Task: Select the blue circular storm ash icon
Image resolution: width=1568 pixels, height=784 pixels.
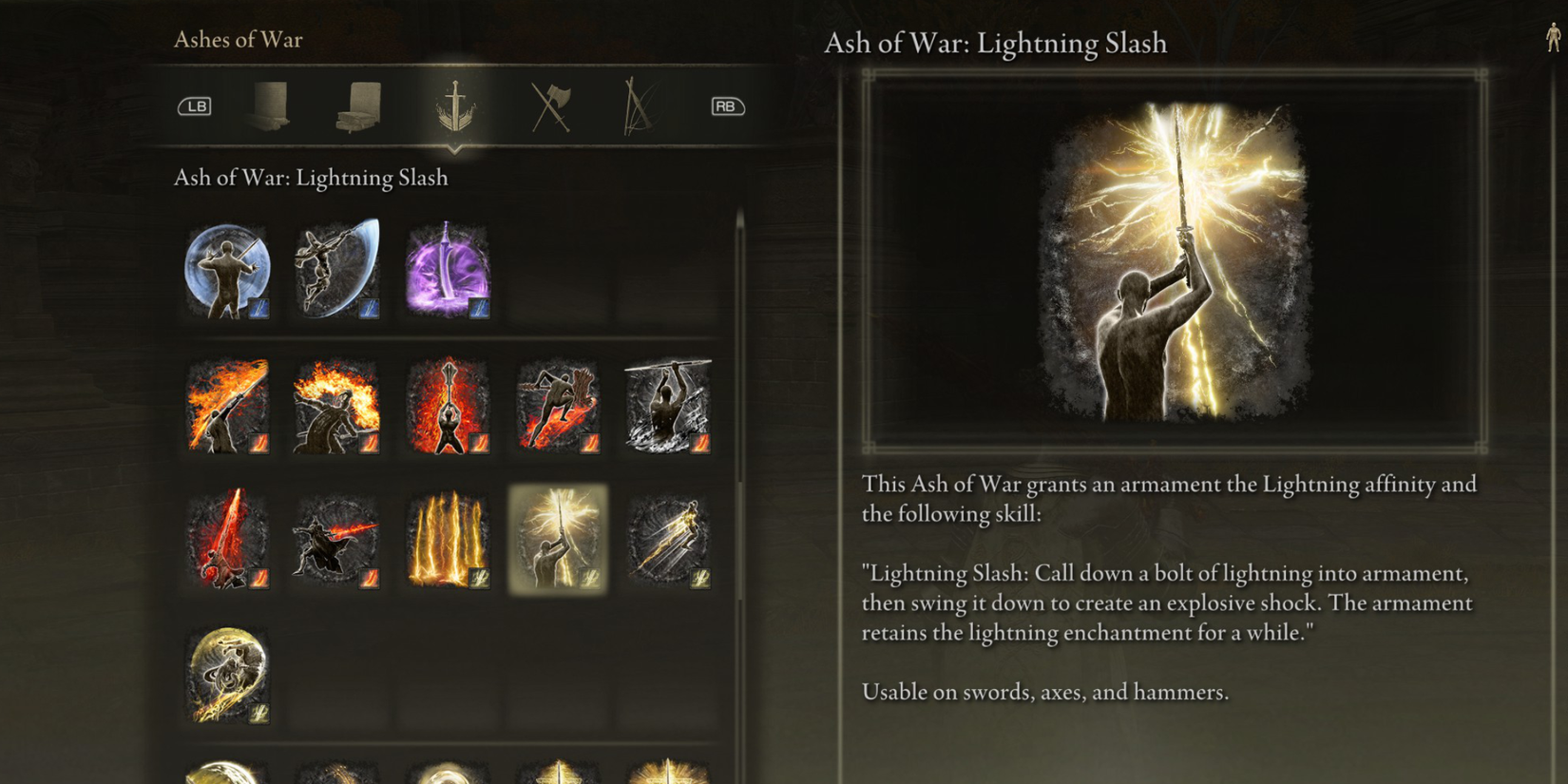Action: click(x=226, y=271)
